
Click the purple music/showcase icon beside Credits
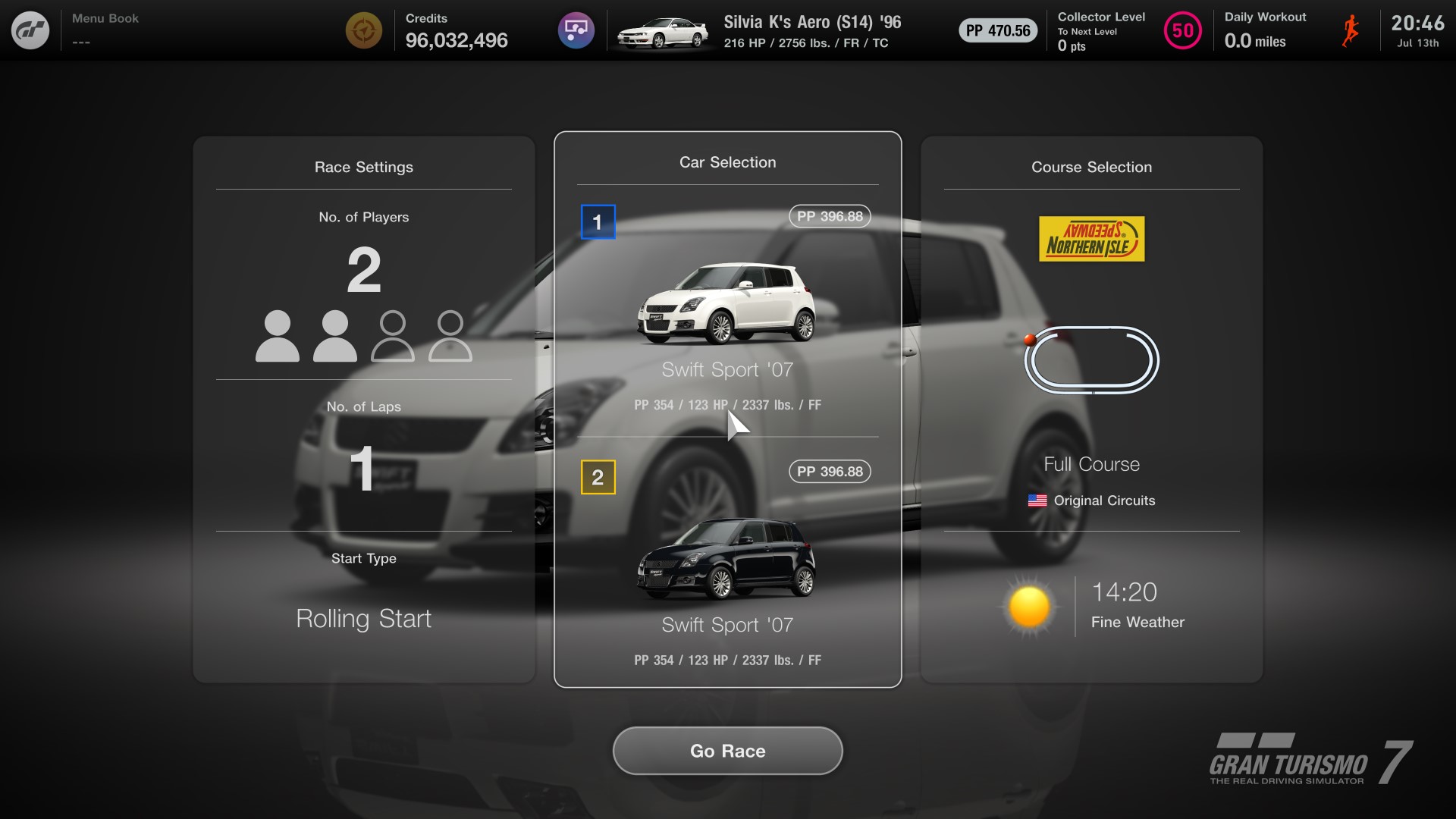[x=576, y=30]
